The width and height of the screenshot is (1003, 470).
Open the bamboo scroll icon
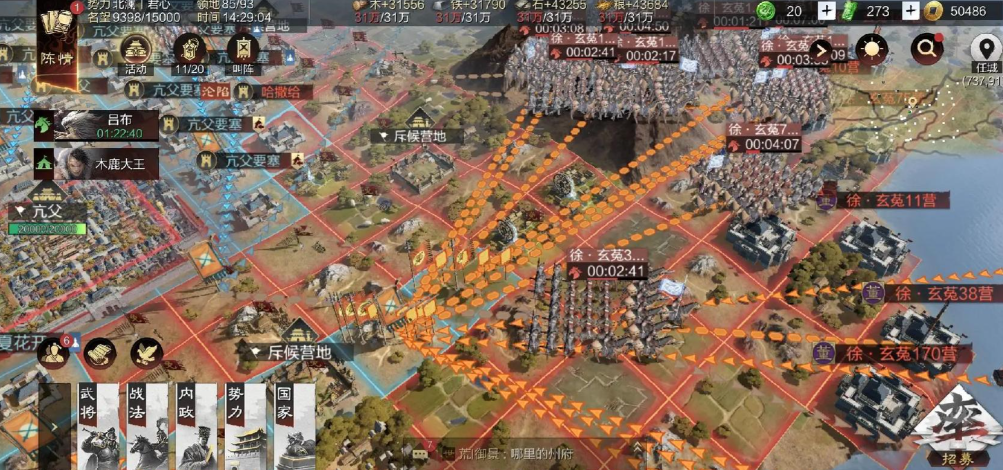pos(98,352)
